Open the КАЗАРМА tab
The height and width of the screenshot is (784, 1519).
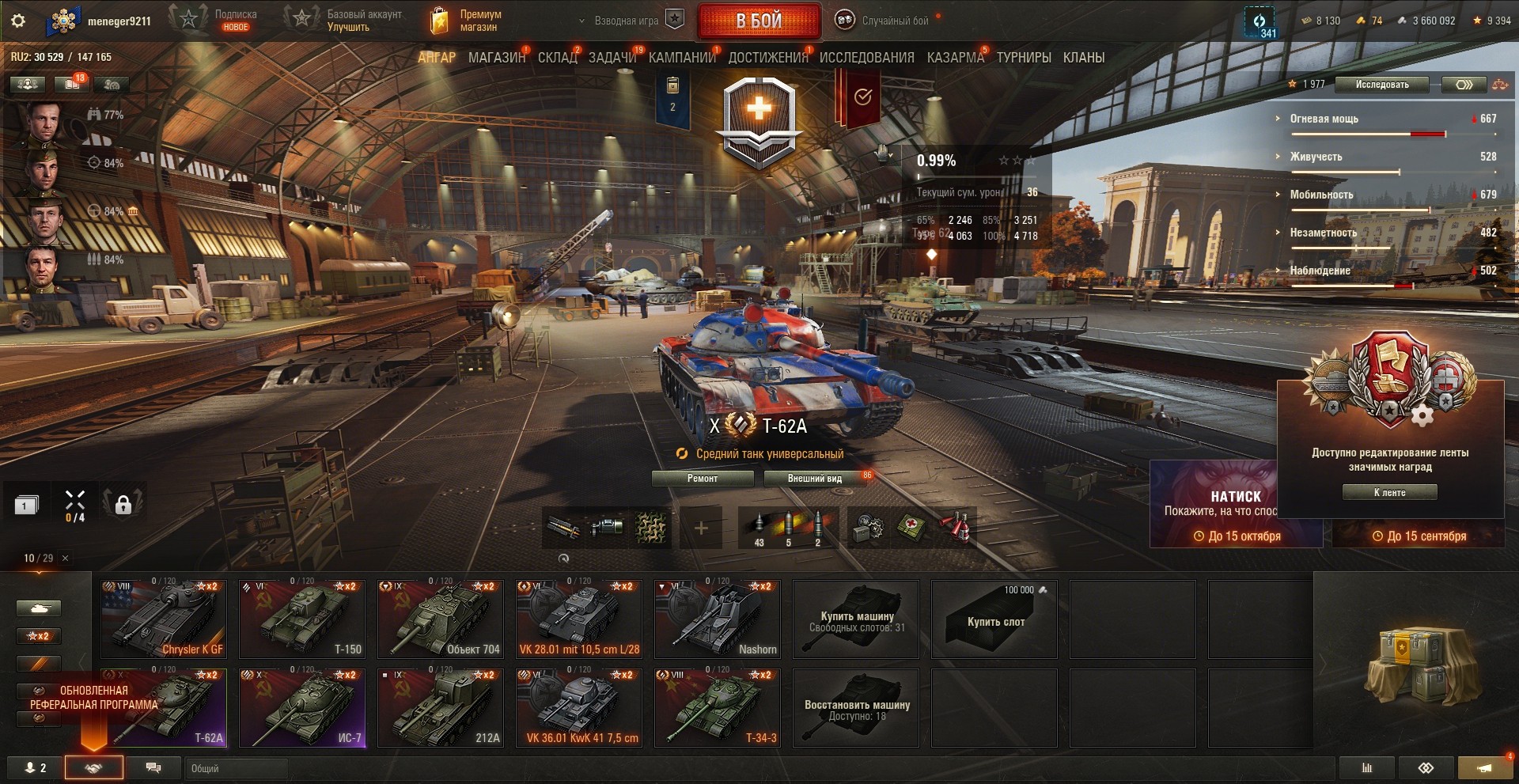(x=955, y=58)
